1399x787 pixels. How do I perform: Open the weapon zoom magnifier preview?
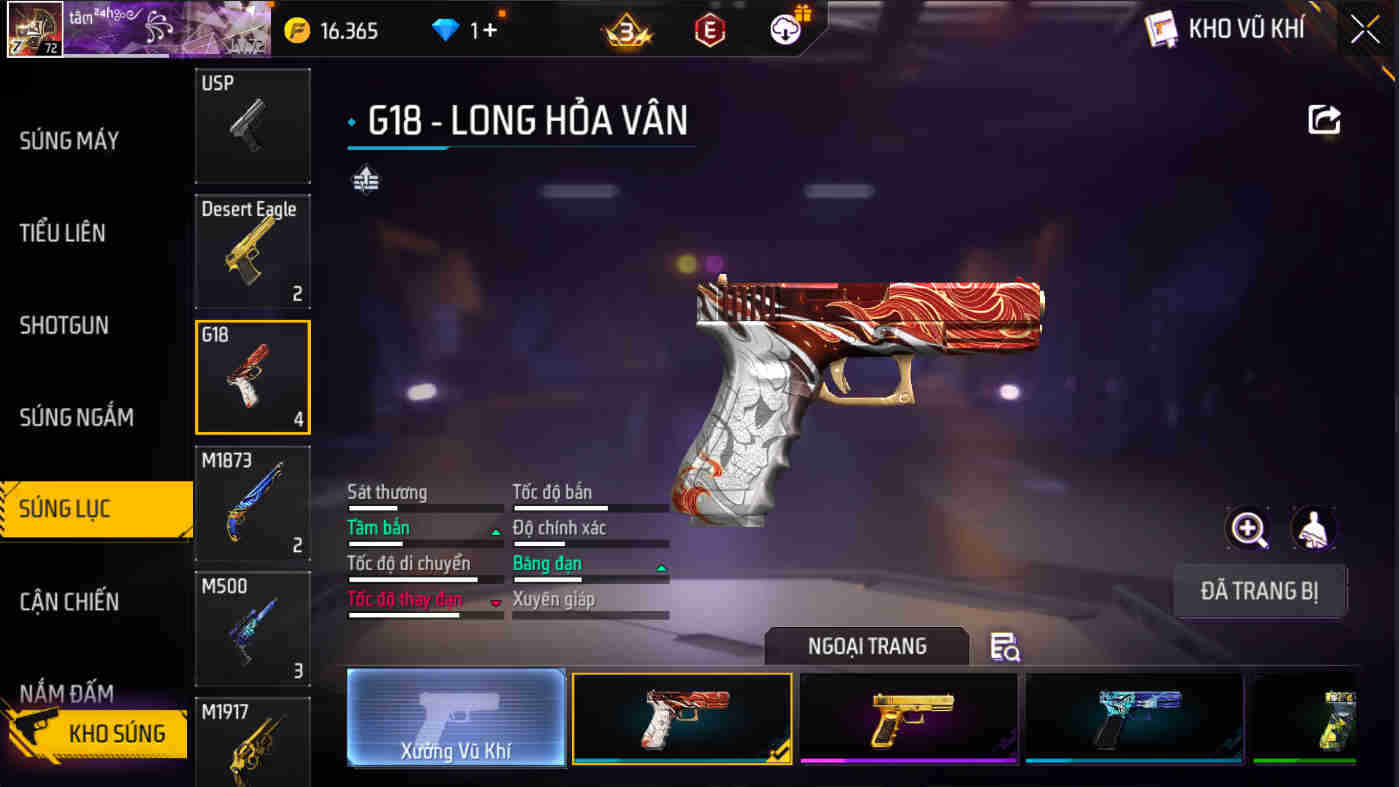(1248, 530)
